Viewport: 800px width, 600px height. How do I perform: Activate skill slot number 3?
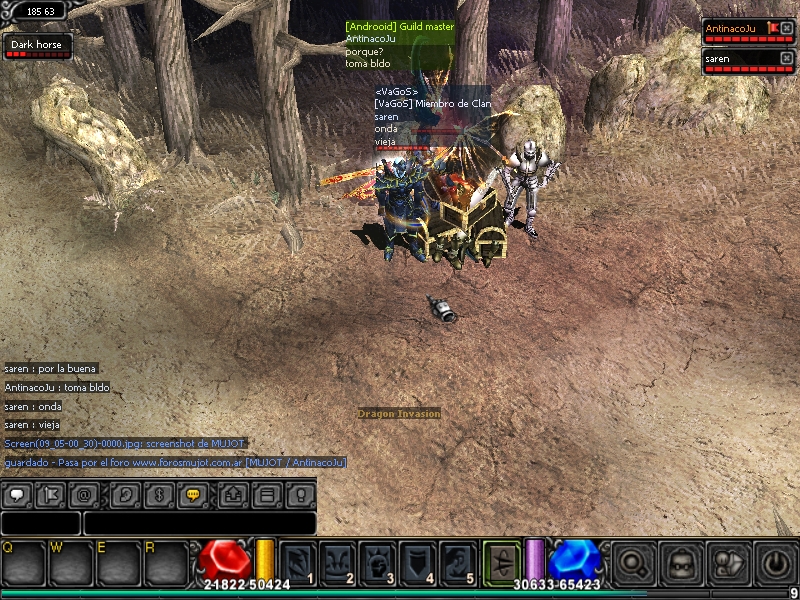click(378, 564)
